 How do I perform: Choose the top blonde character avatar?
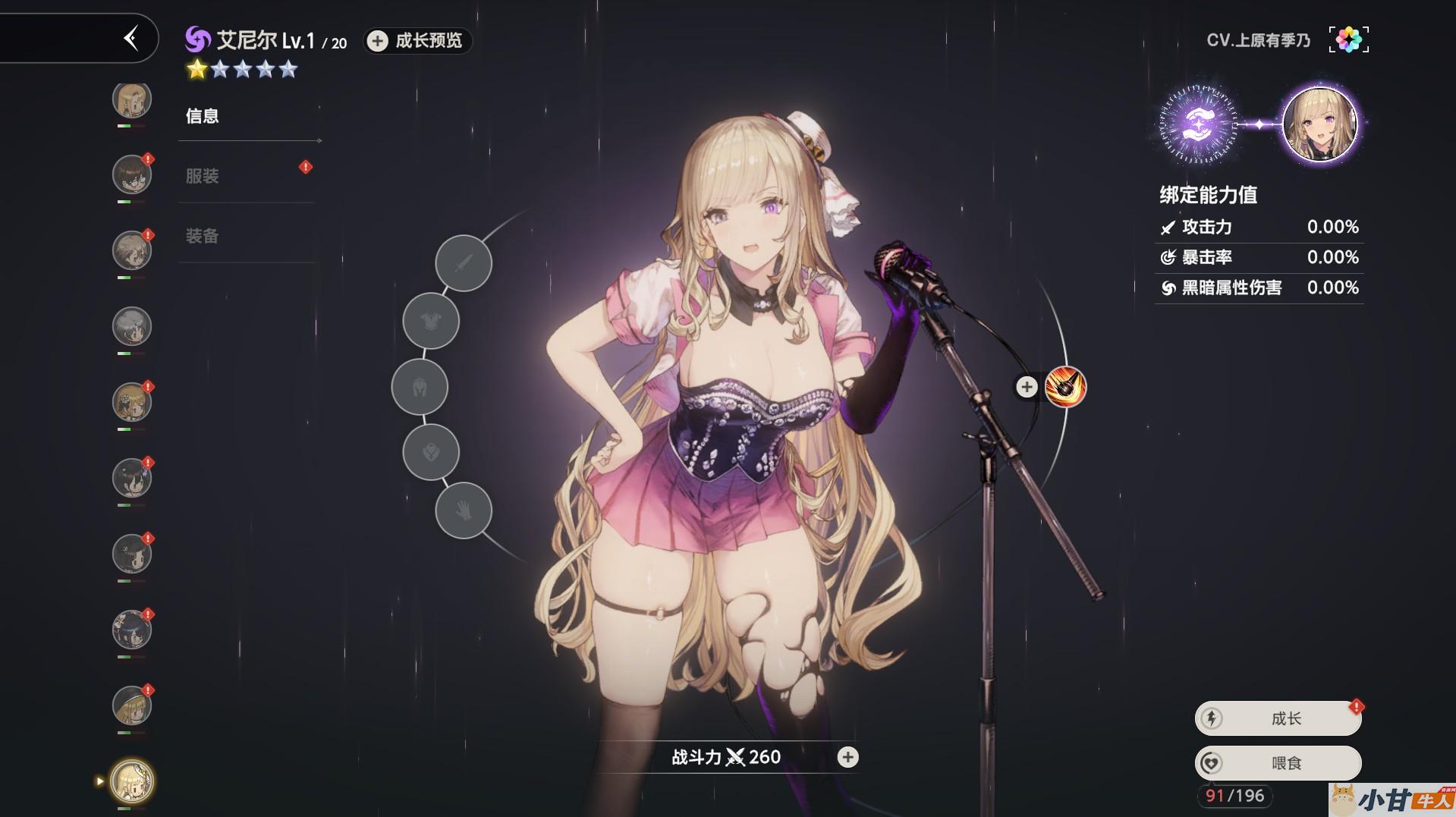tap(132, 99)
